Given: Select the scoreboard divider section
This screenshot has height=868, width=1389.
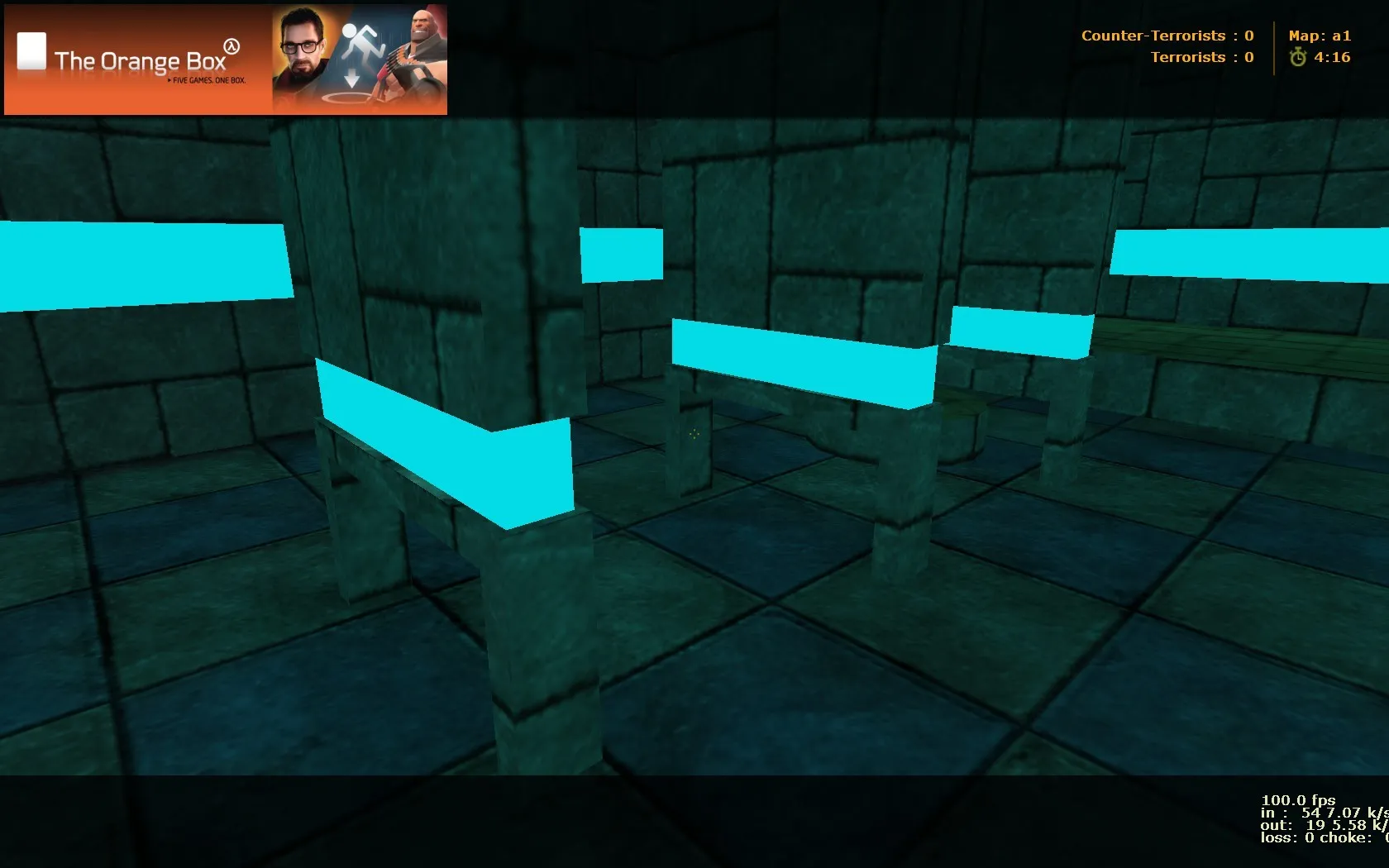Looking at the screenshot, I should pos(1273,46).
